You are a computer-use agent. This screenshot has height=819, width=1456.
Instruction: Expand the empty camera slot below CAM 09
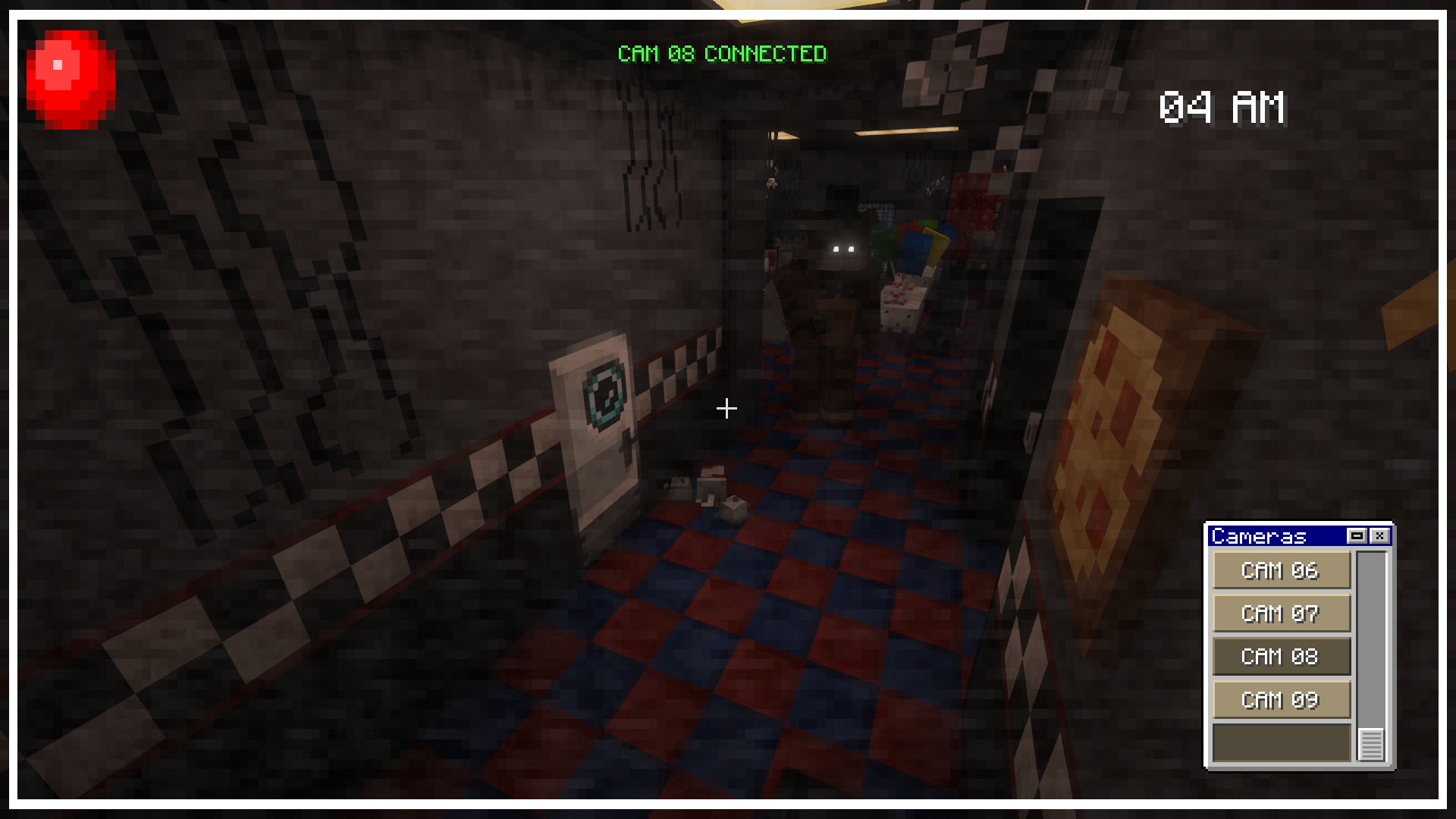click(1281, 742)
